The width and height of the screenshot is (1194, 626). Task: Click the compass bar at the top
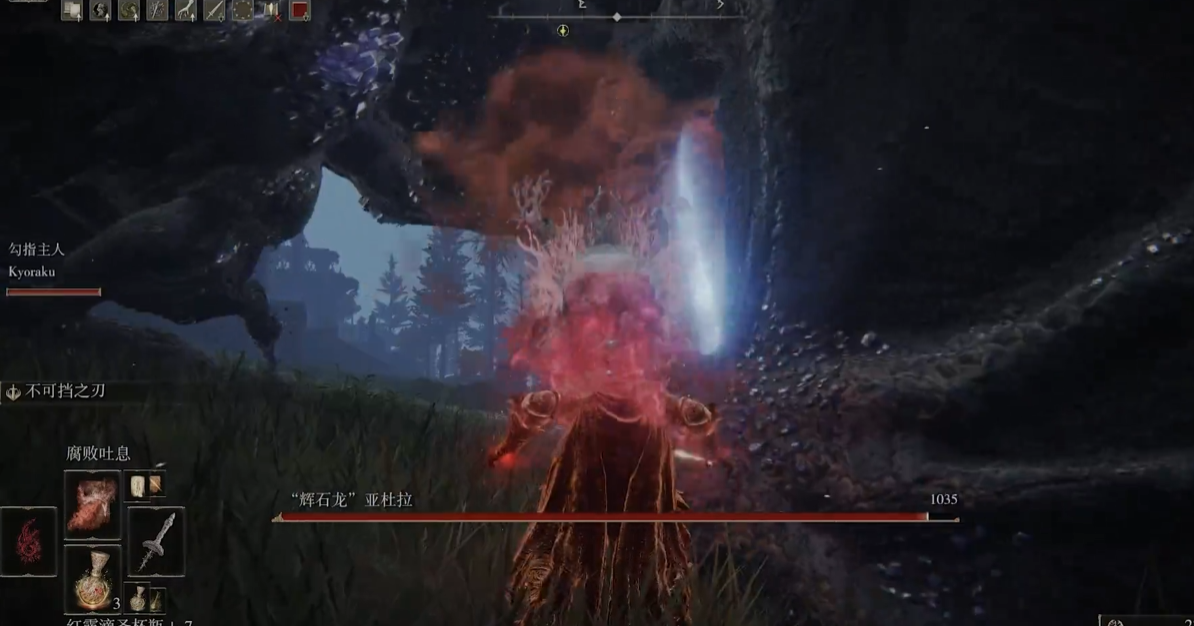pos(617,16)
